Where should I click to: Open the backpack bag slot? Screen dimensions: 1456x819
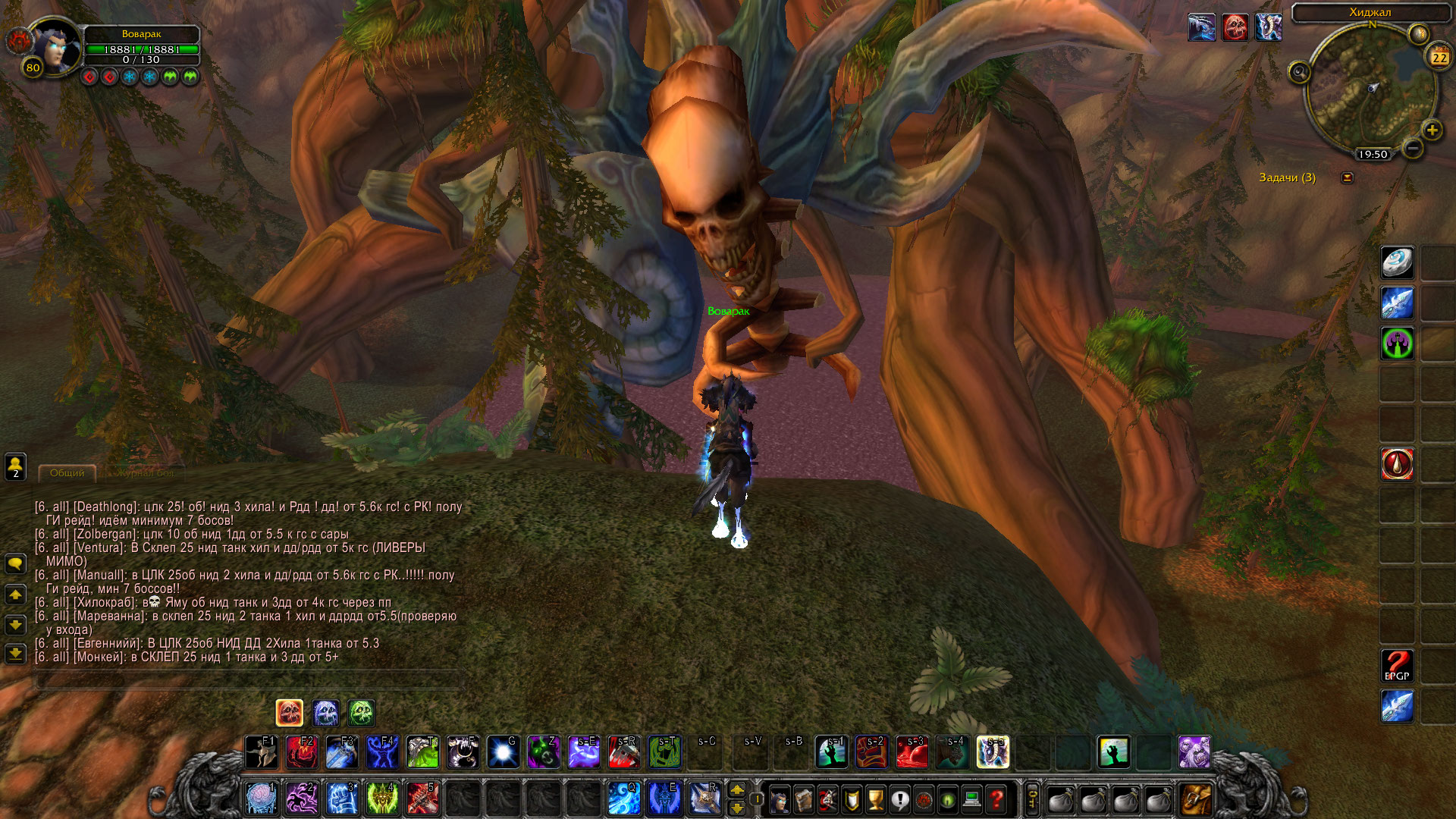[1196, 799]
